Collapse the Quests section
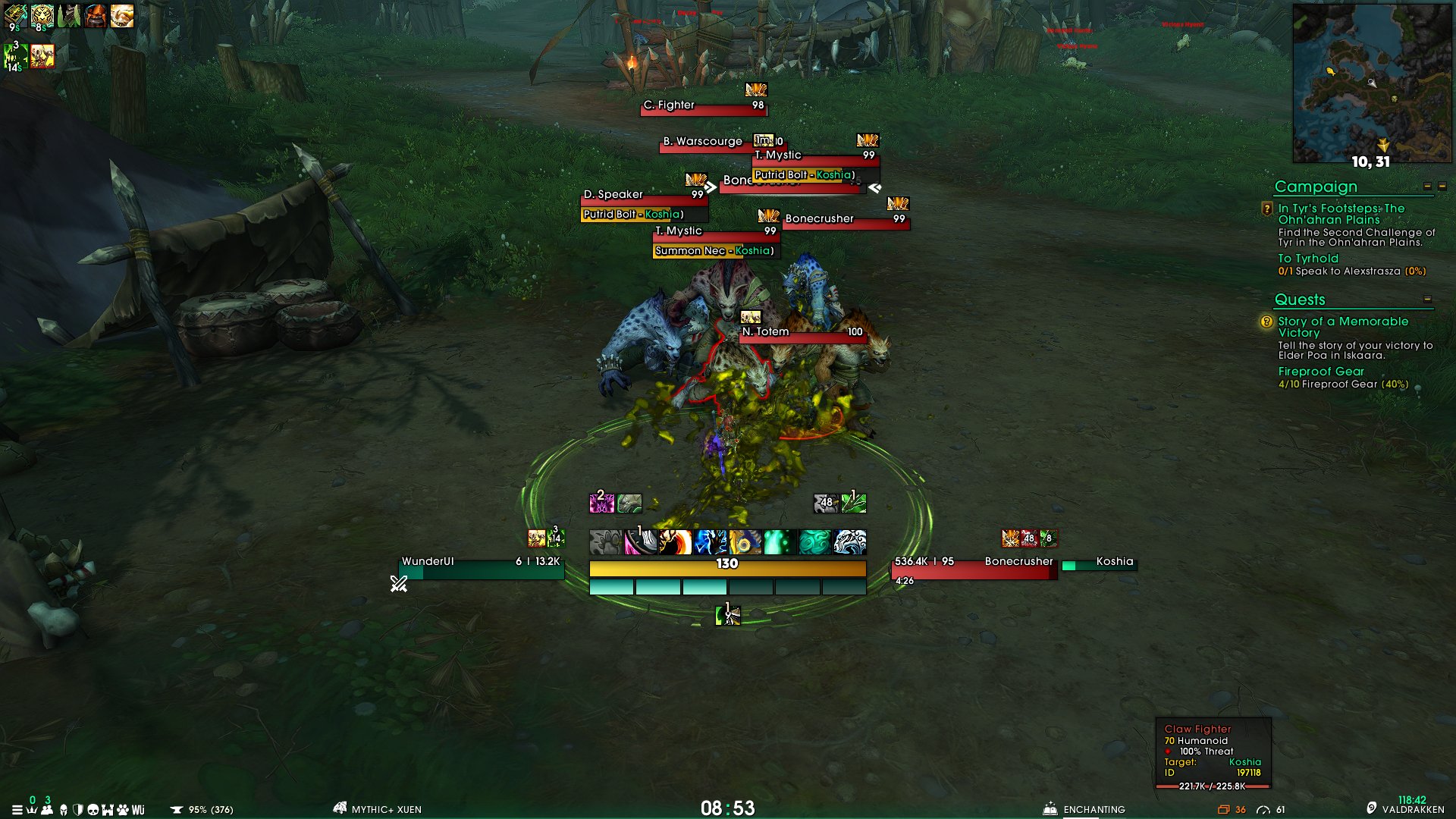Image resolution: width=1456 pixels, height=819 pixels. [x=1426, y=300]
